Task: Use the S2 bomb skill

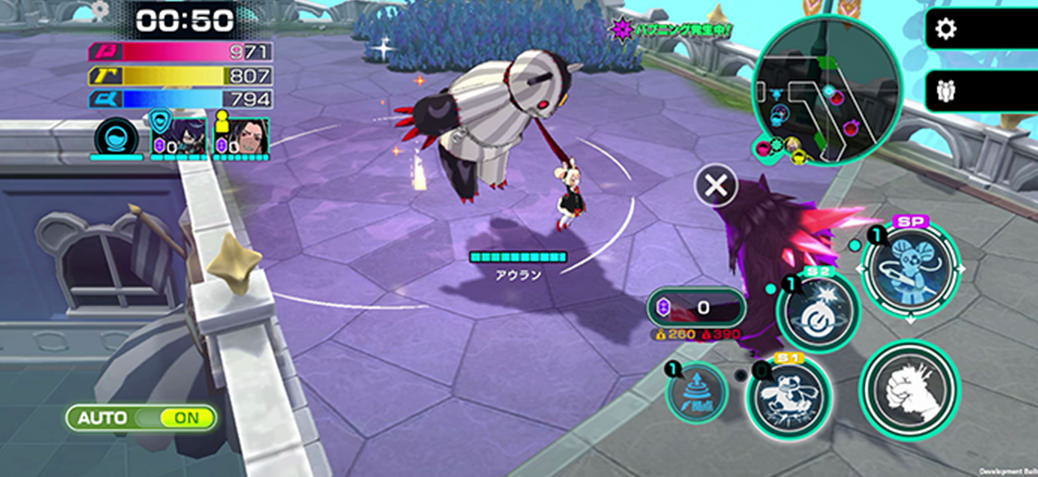Action: [x=817, y=313]
